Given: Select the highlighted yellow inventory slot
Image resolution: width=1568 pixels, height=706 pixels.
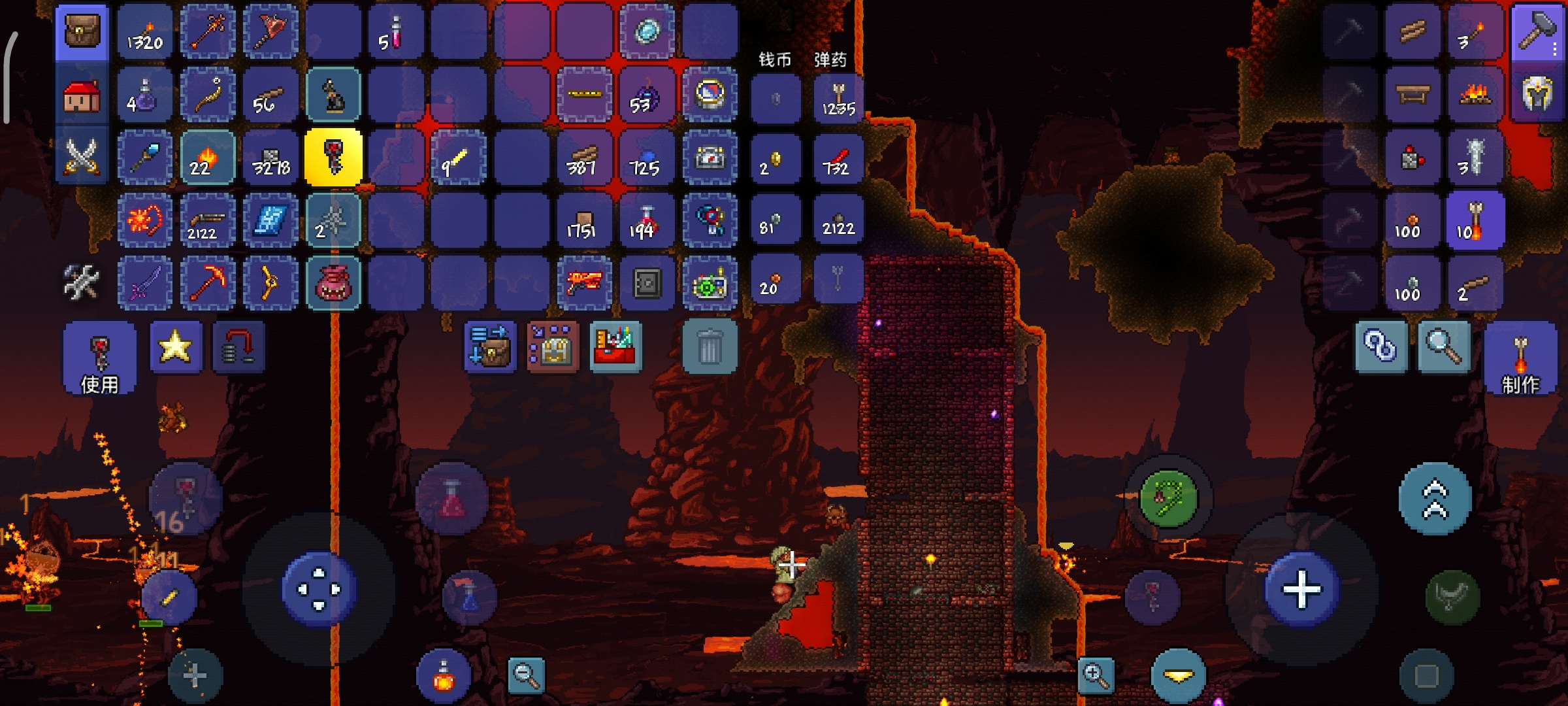Looking at the screenshot, I should tap(333, 158).
